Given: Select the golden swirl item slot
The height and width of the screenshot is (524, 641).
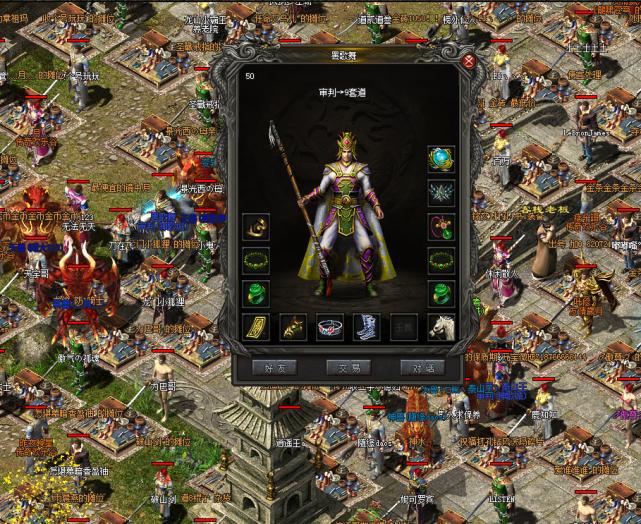Looking at the screenshot, I should click(255, 227).
